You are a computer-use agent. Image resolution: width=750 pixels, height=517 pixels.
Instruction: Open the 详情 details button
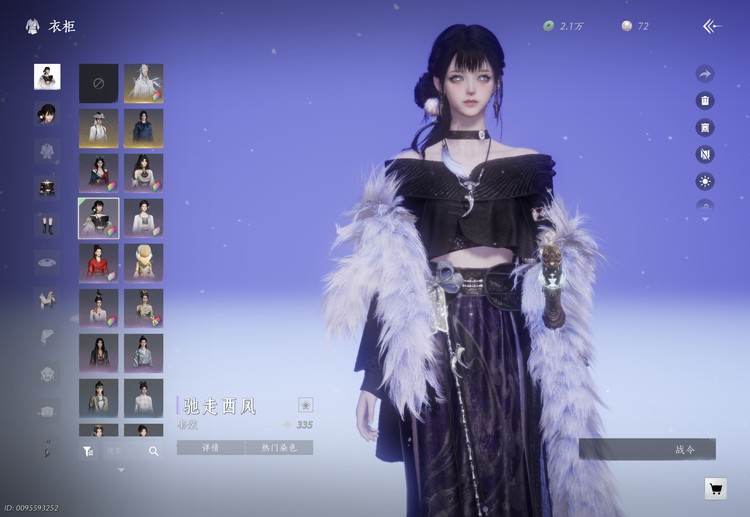pyautogui.click(x=210, y=448)
